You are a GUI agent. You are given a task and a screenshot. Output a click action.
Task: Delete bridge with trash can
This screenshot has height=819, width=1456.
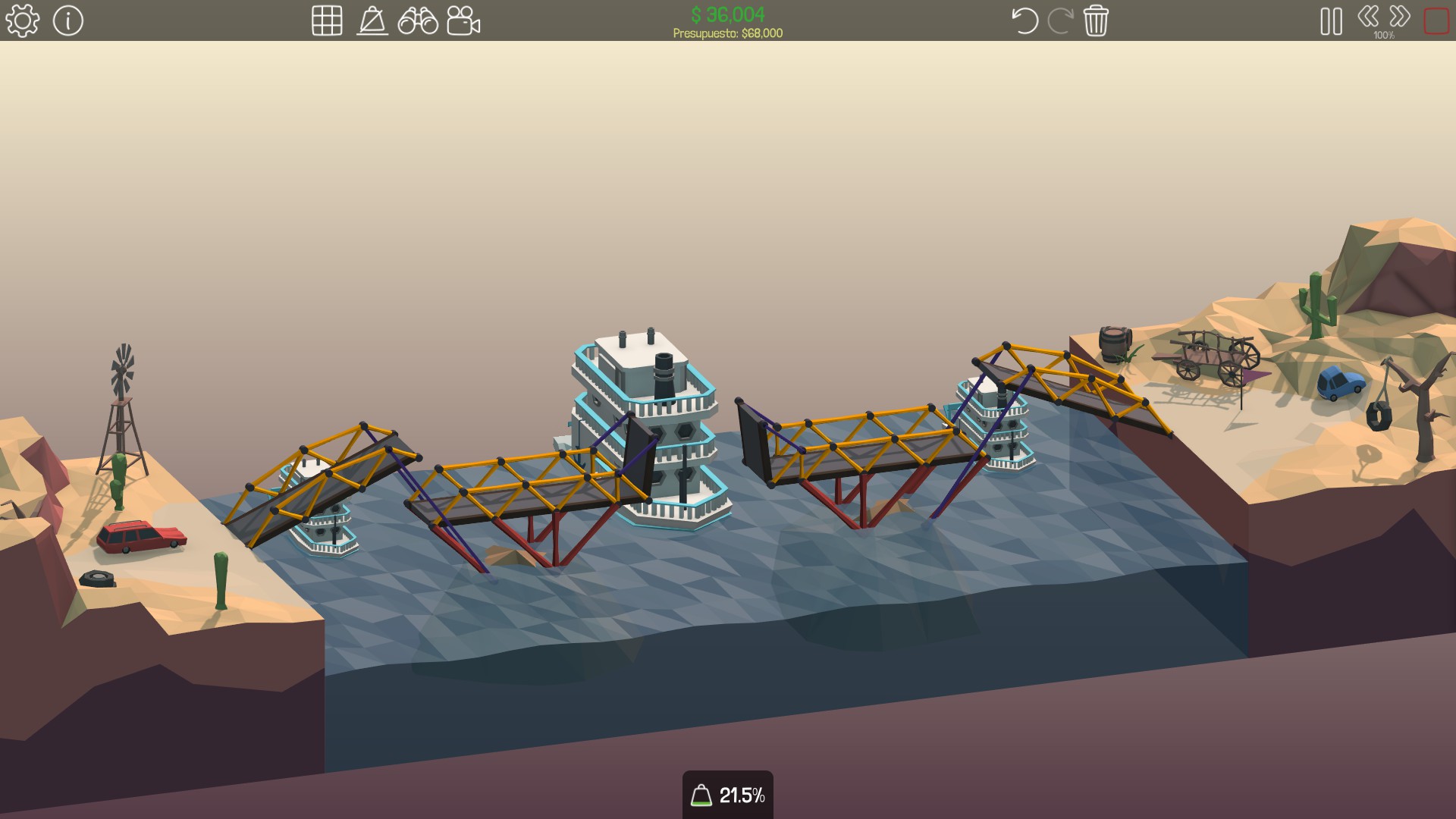(x=1096, y=20)
